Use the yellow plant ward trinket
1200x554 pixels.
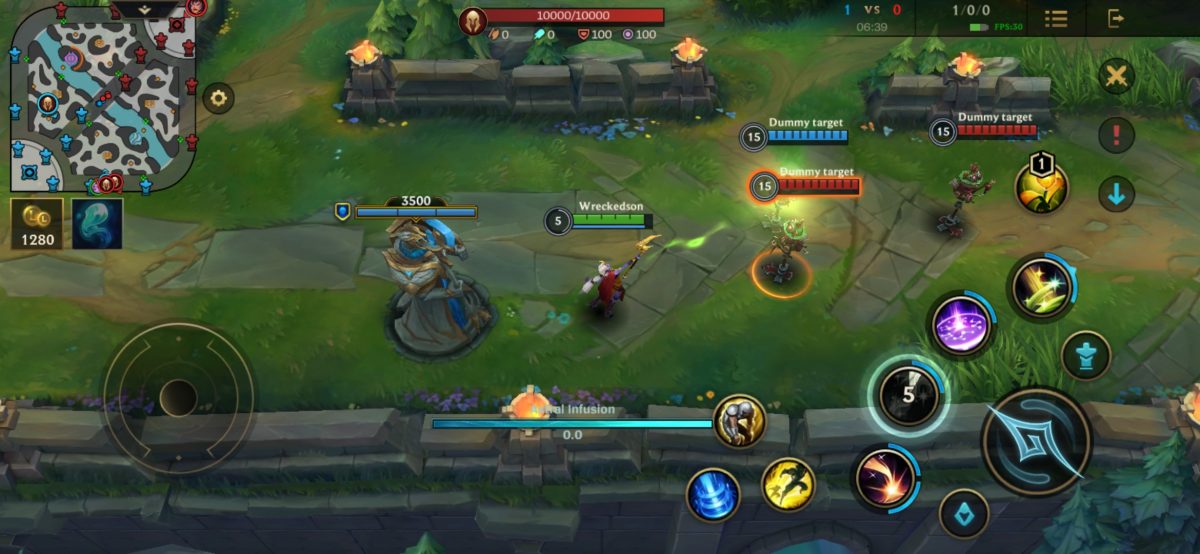click(x=1041, y=187)
